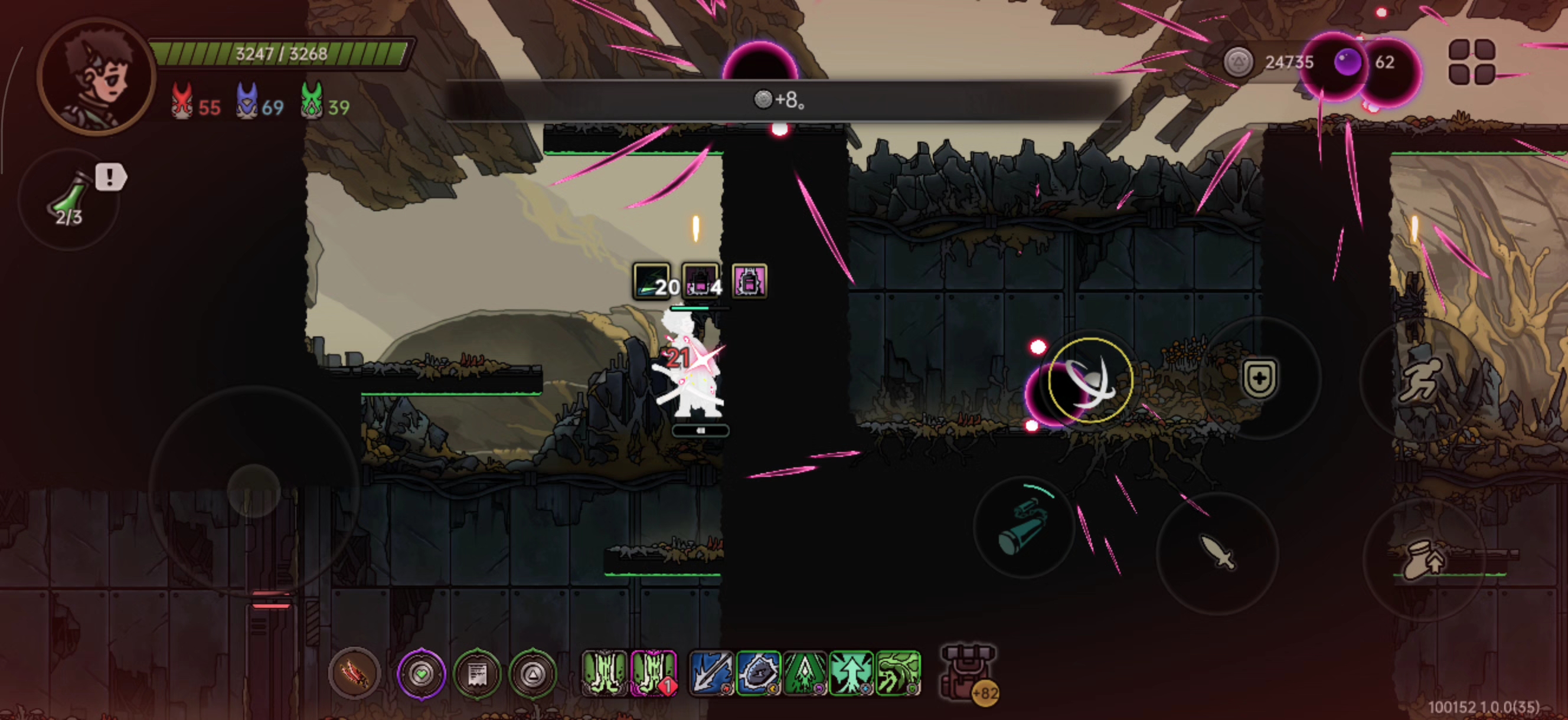Use the shield guard button

(x=1259, y=378)
